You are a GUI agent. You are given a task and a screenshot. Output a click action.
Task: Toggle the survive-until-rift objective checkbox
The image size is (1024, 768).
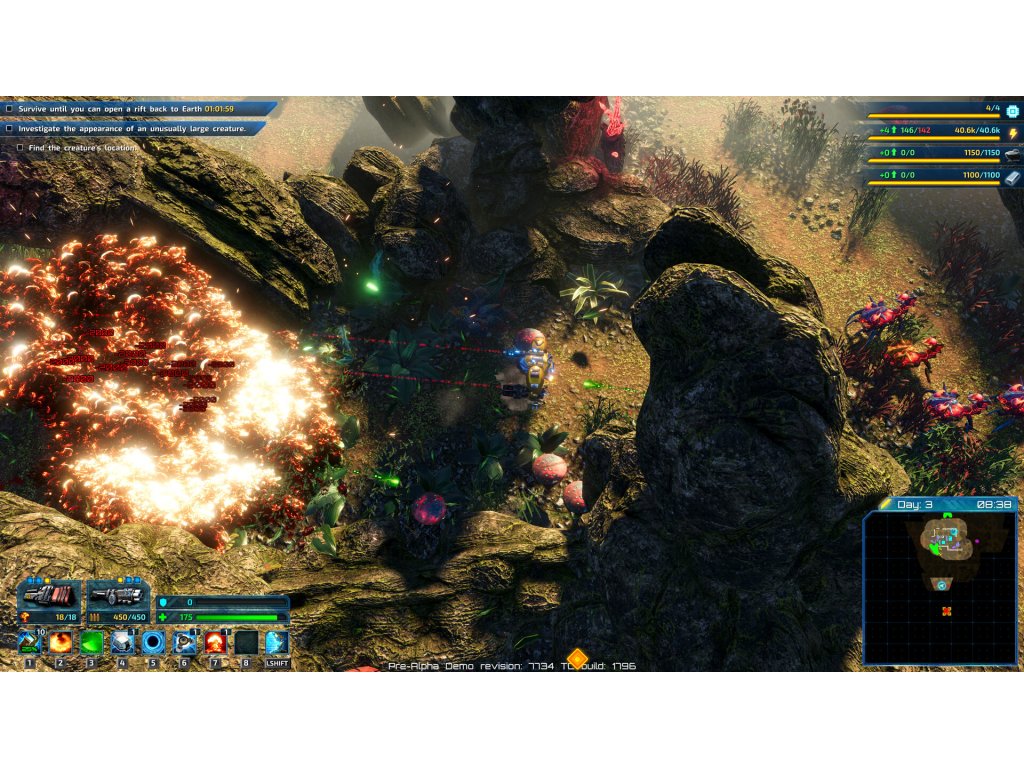(9, 108)
